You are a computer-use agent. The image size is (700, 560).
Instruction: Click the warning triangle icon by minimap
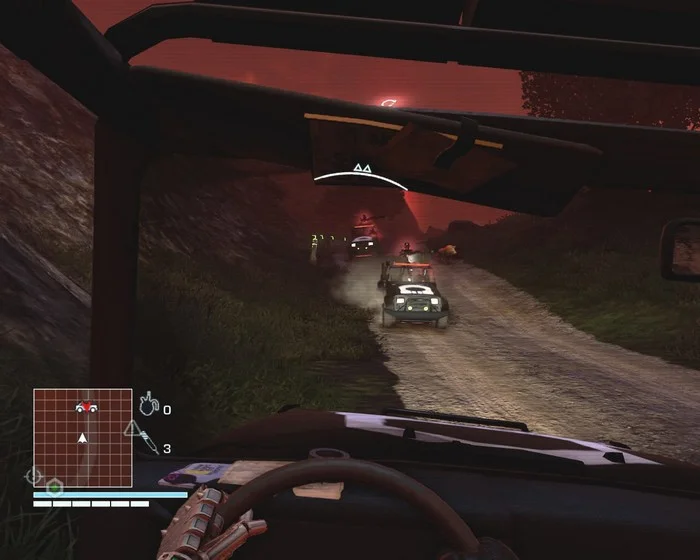[x=132, y=428]
